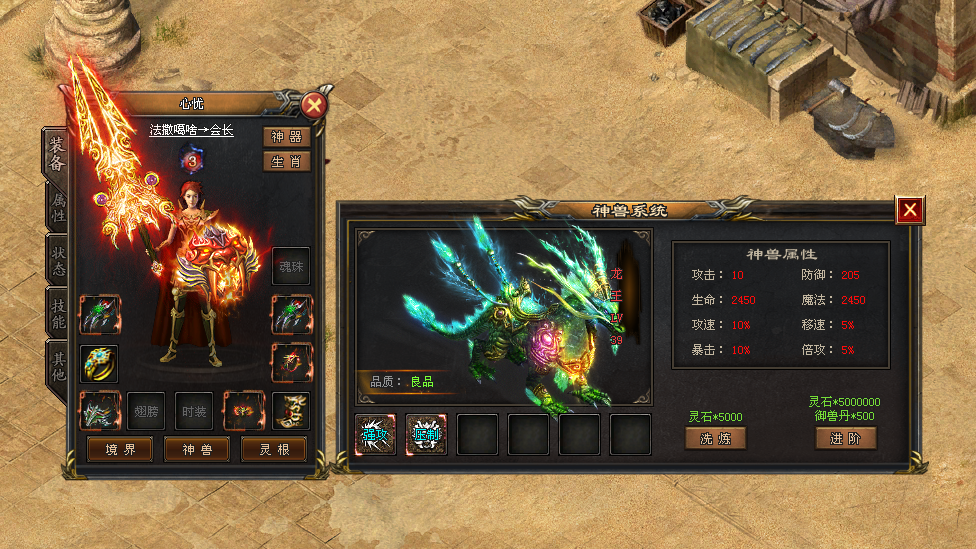Select the gold ring equipment slot
The height and width of the screenshot is (549, 976).
click(x=99, y=363)
